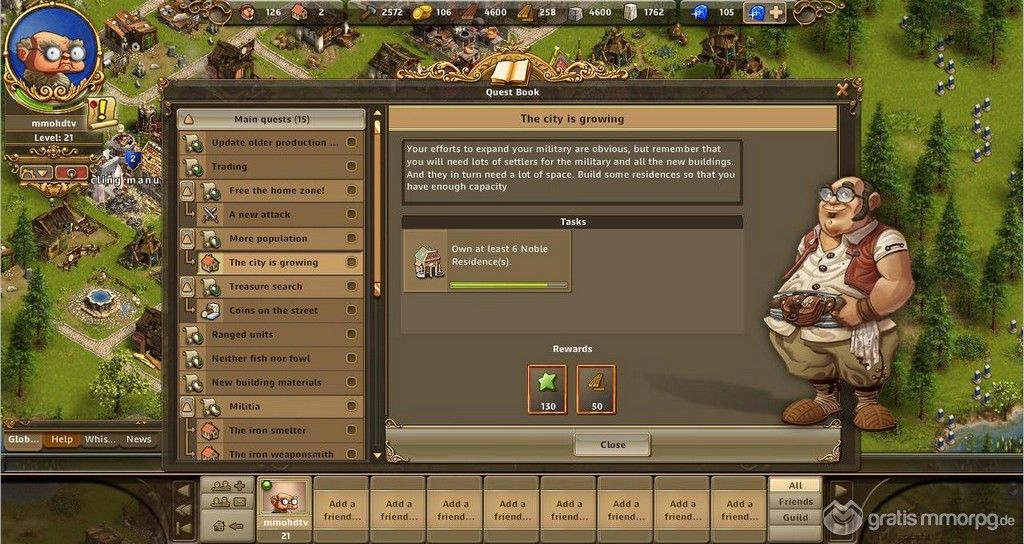The height and width of the screenshot is (544, 1024).
Task: Close the Quest Book with the Close button
Action: click(612, 444)
